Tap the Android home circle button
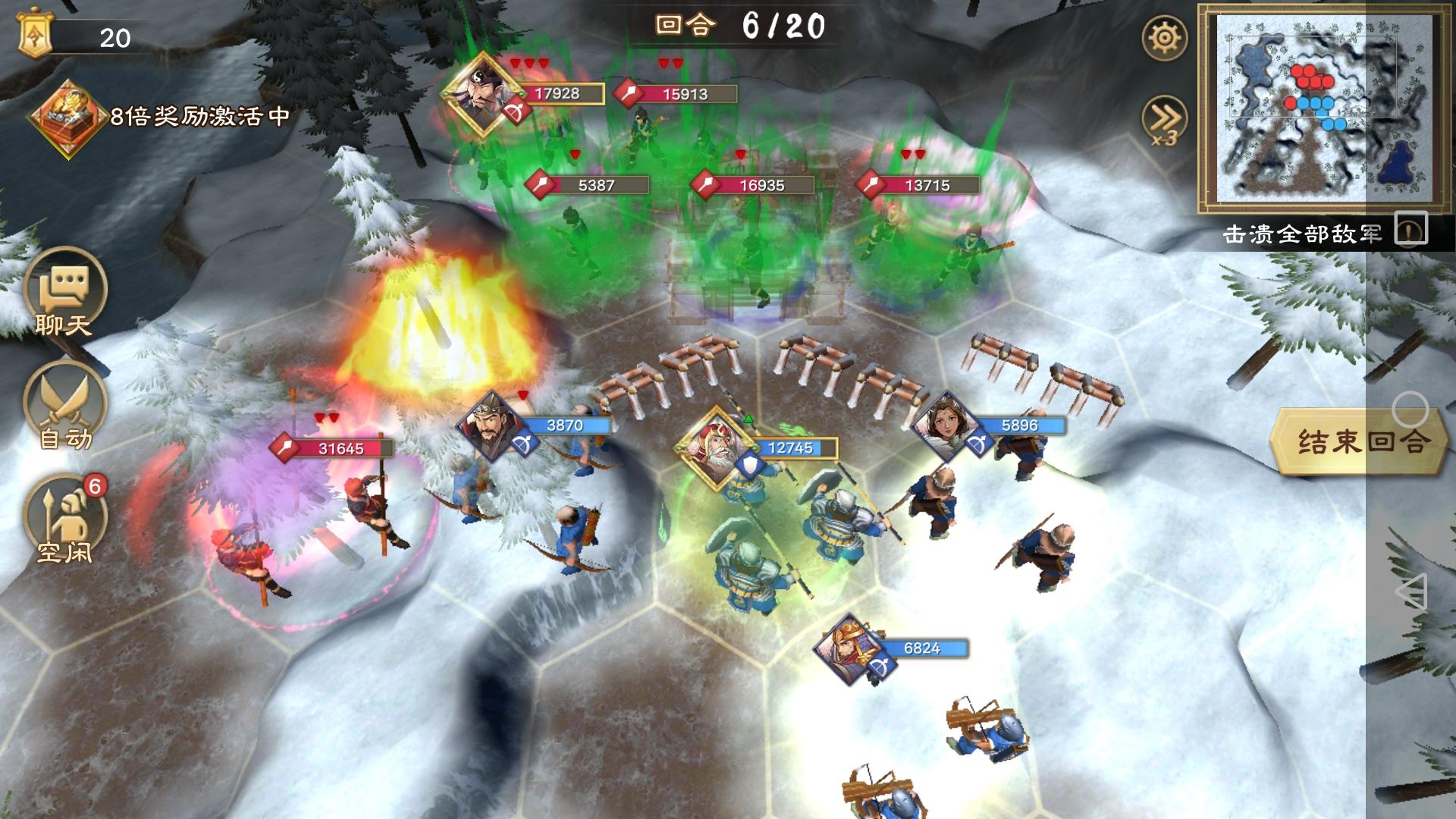The height and width of the screenshot is (819, 1456). pos(1410,410)
